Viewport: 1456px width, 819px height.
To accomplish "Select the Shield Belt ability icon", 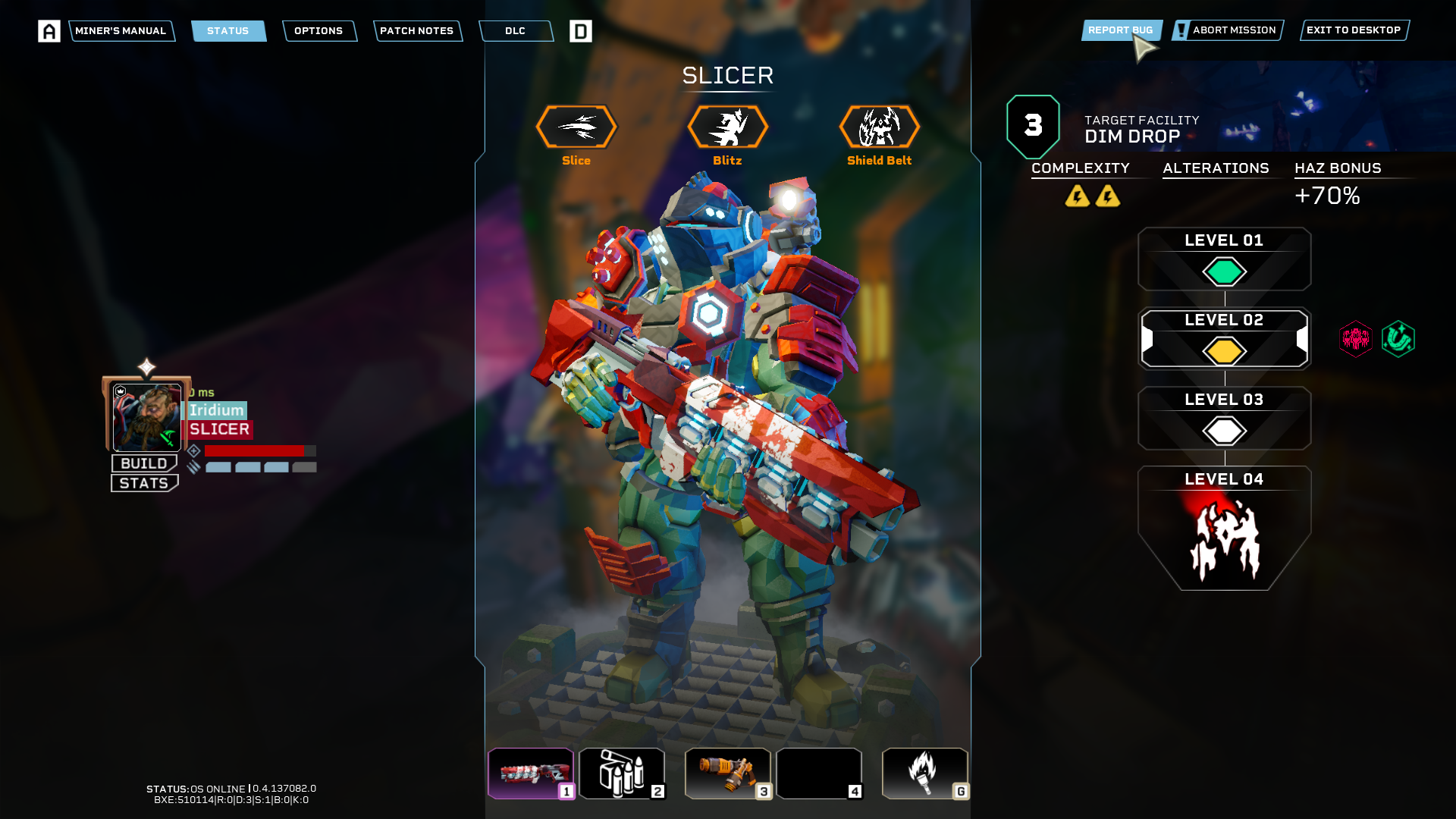I will tap(879, 127).
